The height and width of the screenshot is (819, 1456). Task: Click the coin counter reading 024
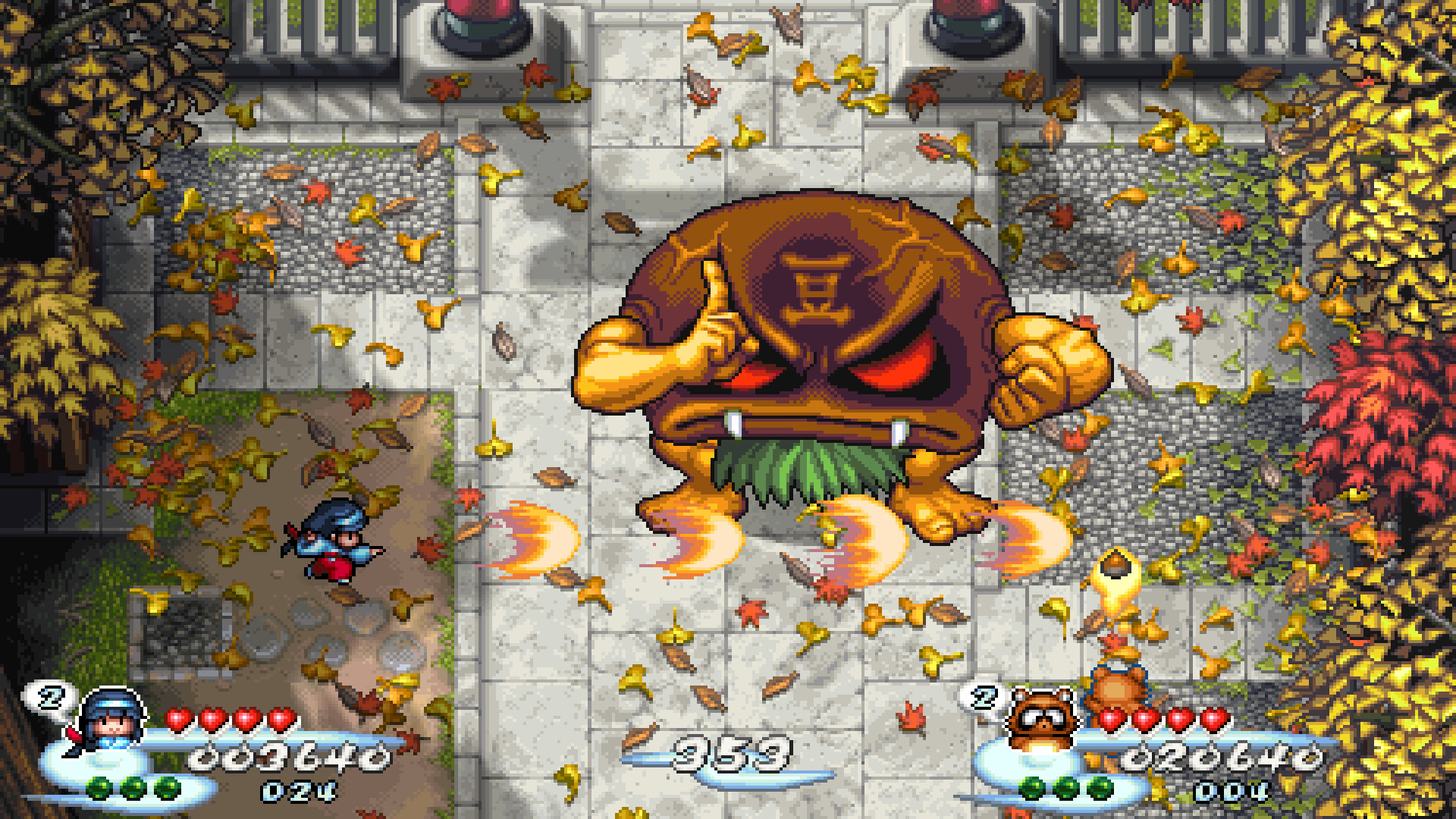(297, 792)
